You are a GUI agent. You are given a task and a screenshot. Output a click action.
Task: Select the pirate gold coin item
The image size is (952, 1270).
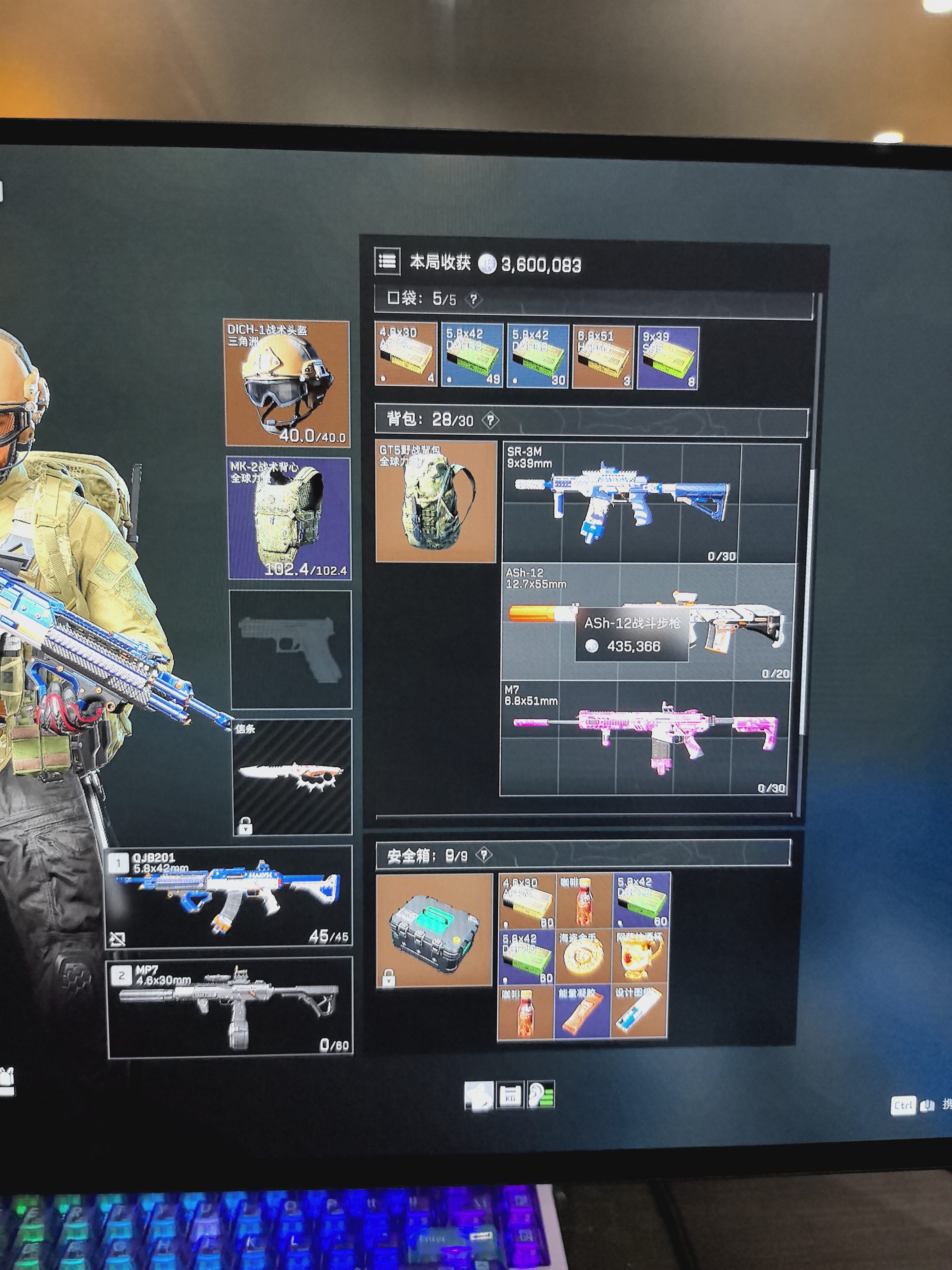click(x=583, y=957)
